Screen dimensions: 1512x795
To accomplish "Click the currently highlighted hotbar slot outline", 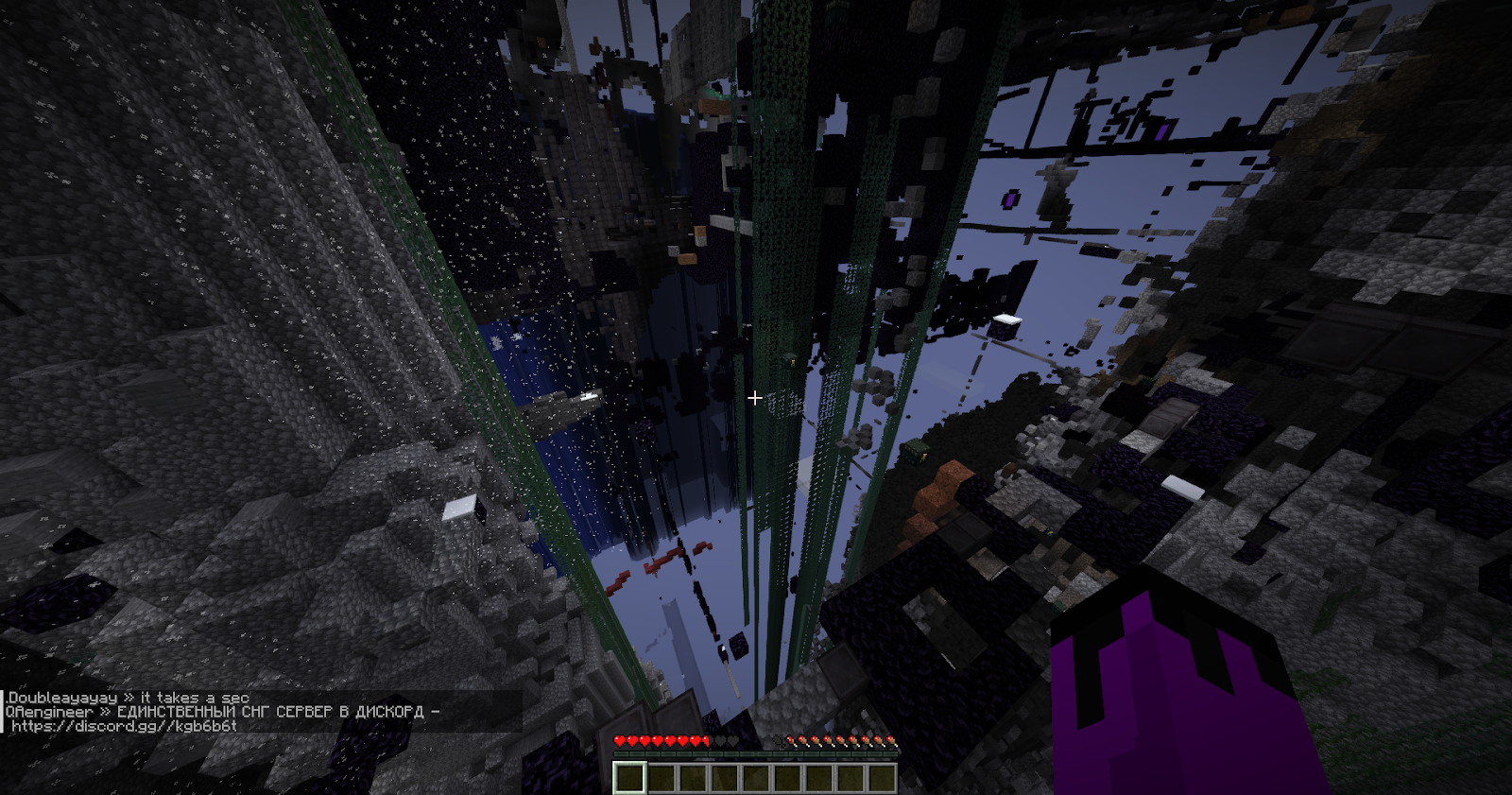I will point(630,777).
